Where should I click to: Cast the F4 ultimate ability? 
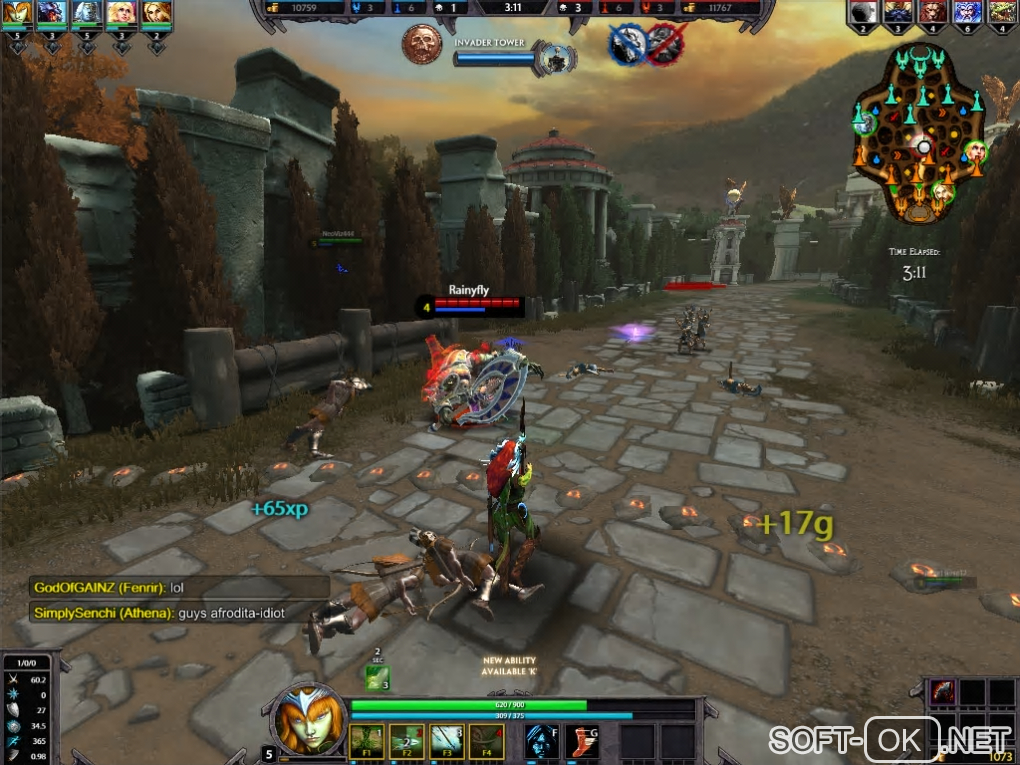pyautogui.click(x=484, y=741)
